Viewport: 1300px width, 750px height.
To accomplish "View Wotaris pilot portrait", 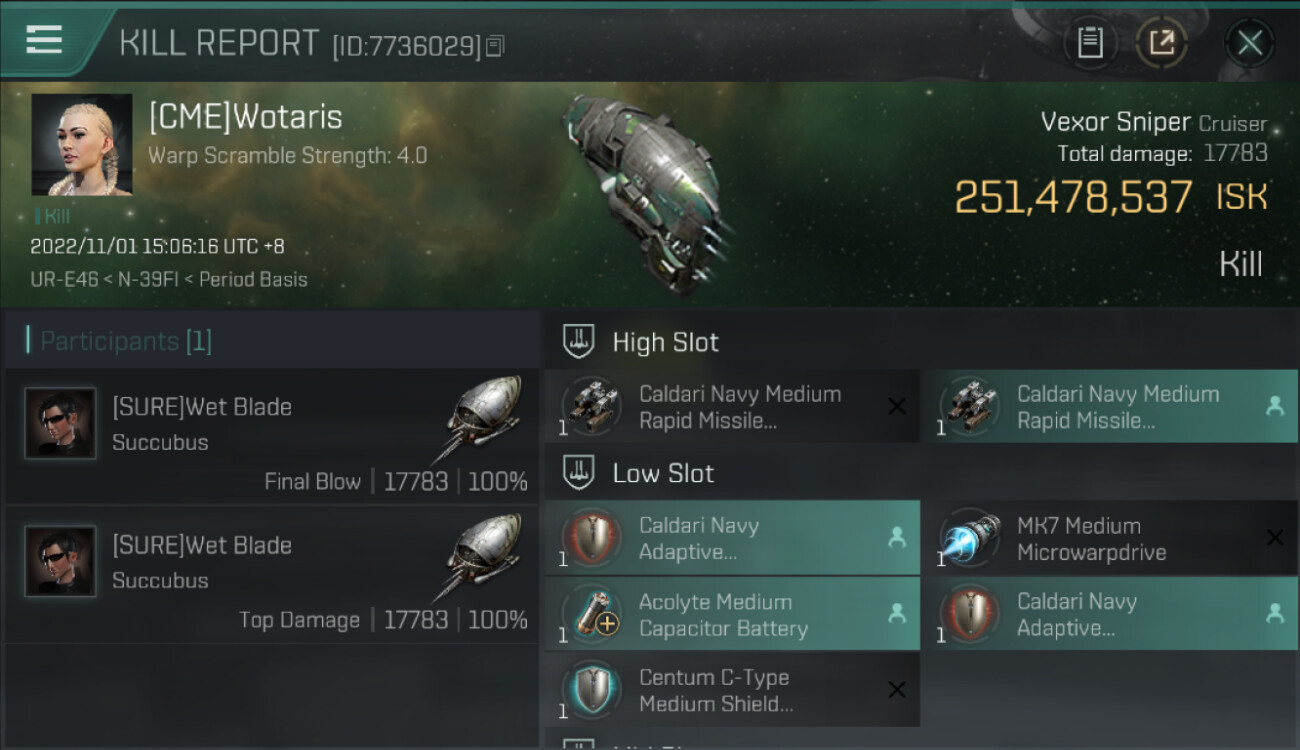I will [x=82, y=145].
